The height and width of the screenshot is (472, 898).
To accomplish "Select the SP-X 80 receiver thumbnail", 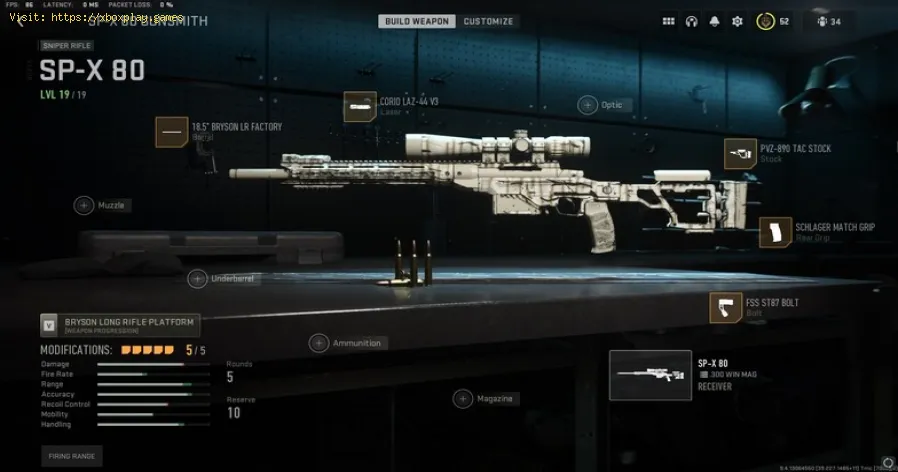I will tap(650, 376).
